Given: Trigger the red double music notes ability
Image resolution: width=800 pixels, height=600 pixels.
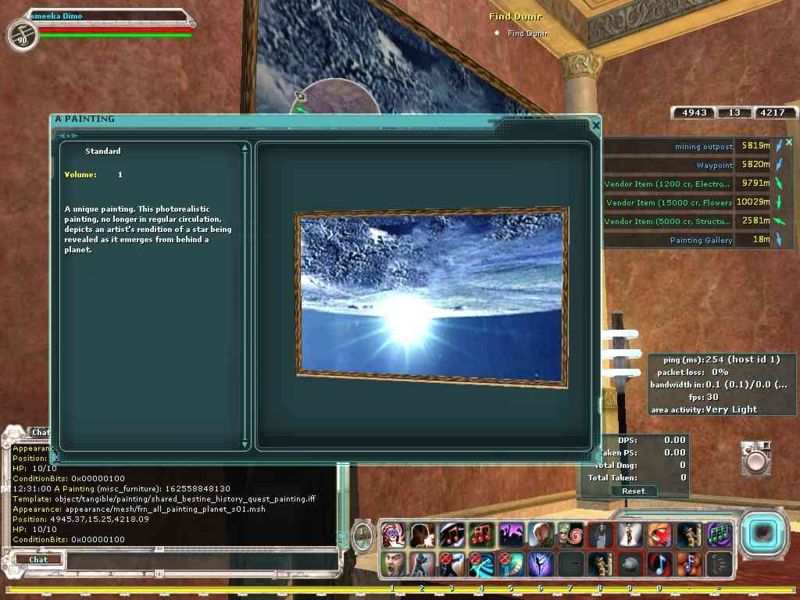Looking at the screenshot, I should point(480,535).
